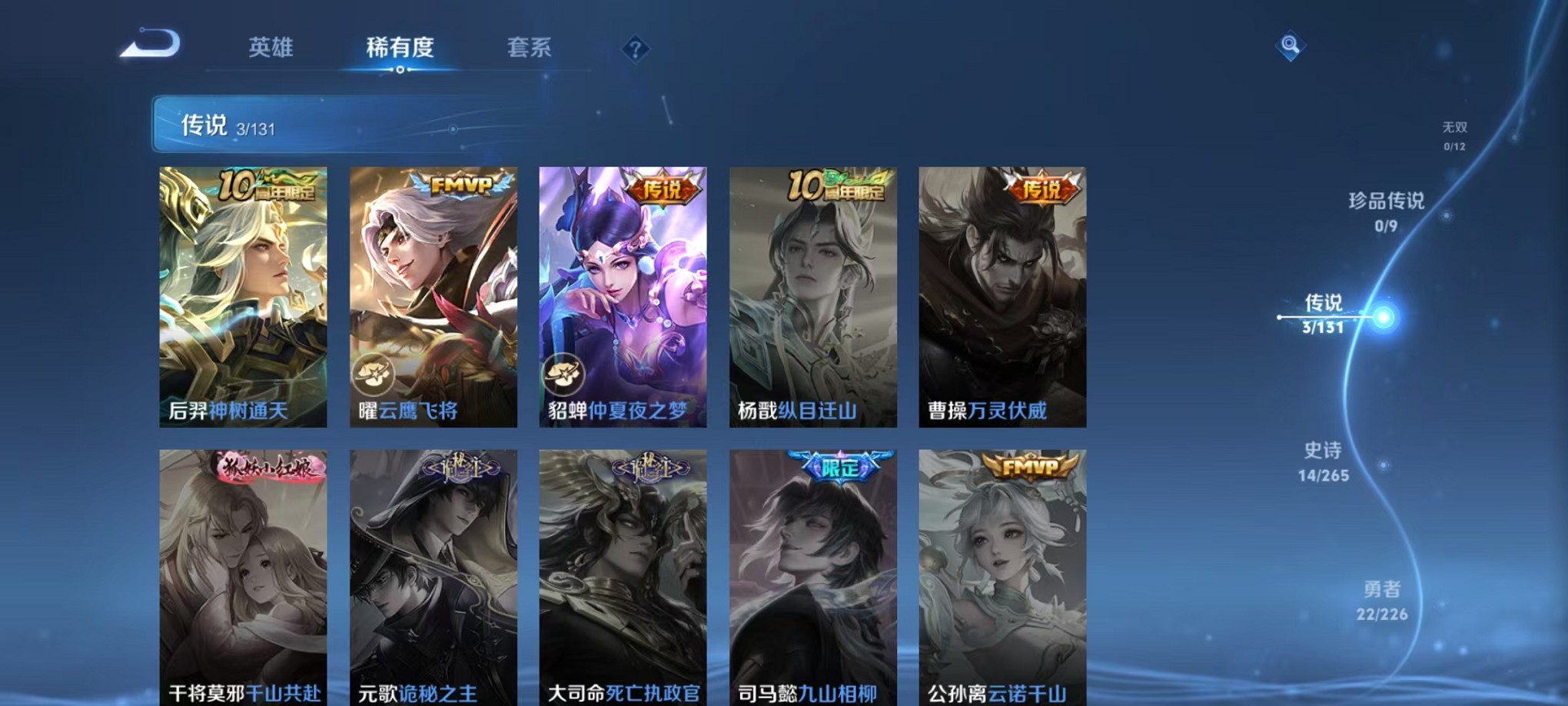The image size is (1568, 706).
Task: Click the 稀有度 tab indicator dot
Action: coord(400,68)
